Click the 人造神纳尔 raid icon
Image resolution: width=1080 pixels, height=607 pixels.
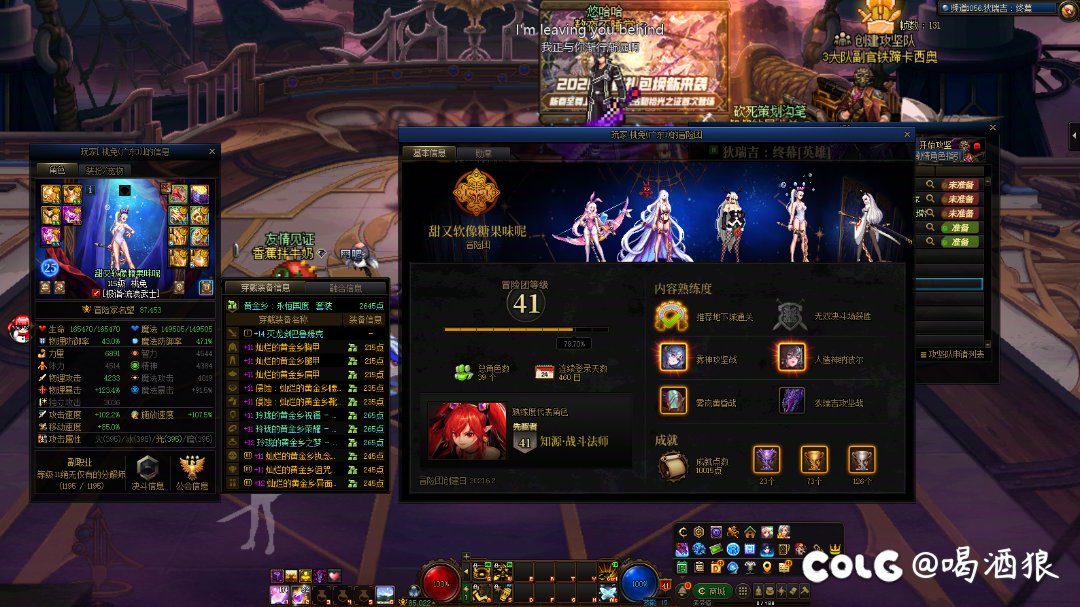(791, 357)
